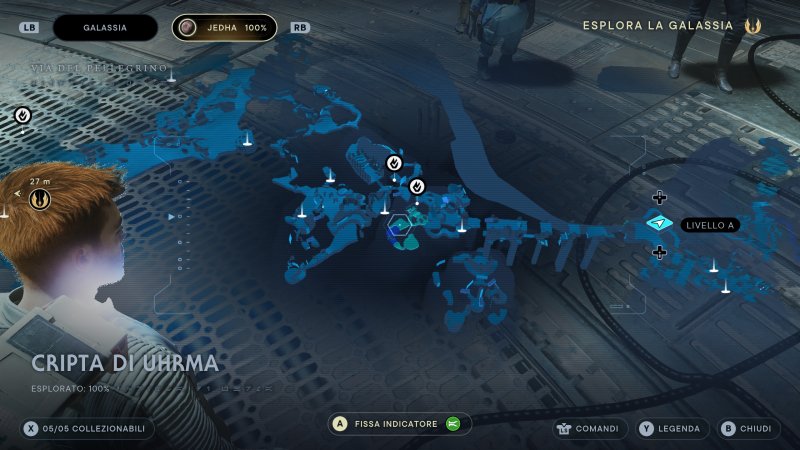Open the Comandi controls panel

[590, 429]
